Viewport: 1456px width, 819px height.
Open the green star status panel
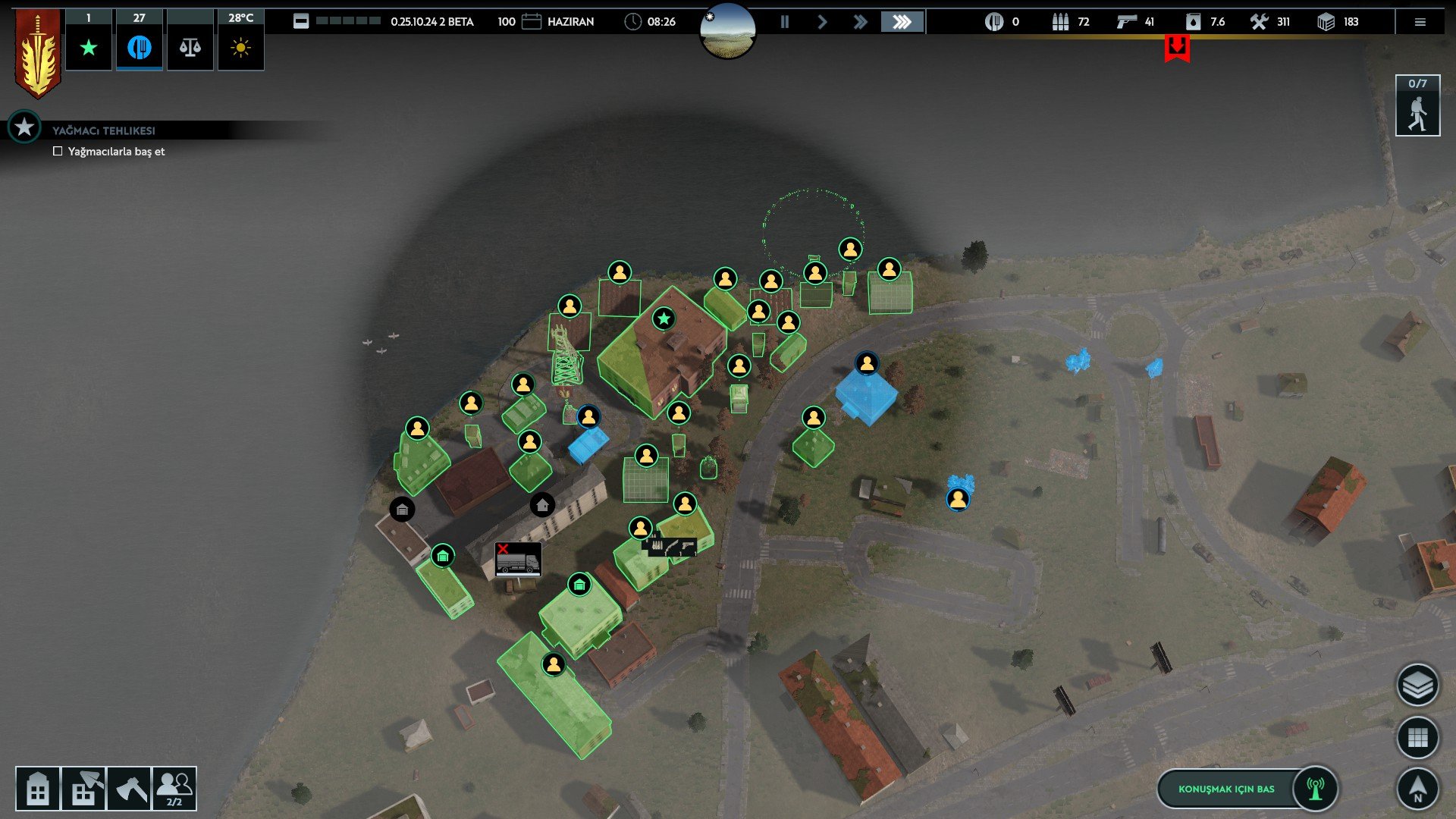coord(89,48)
